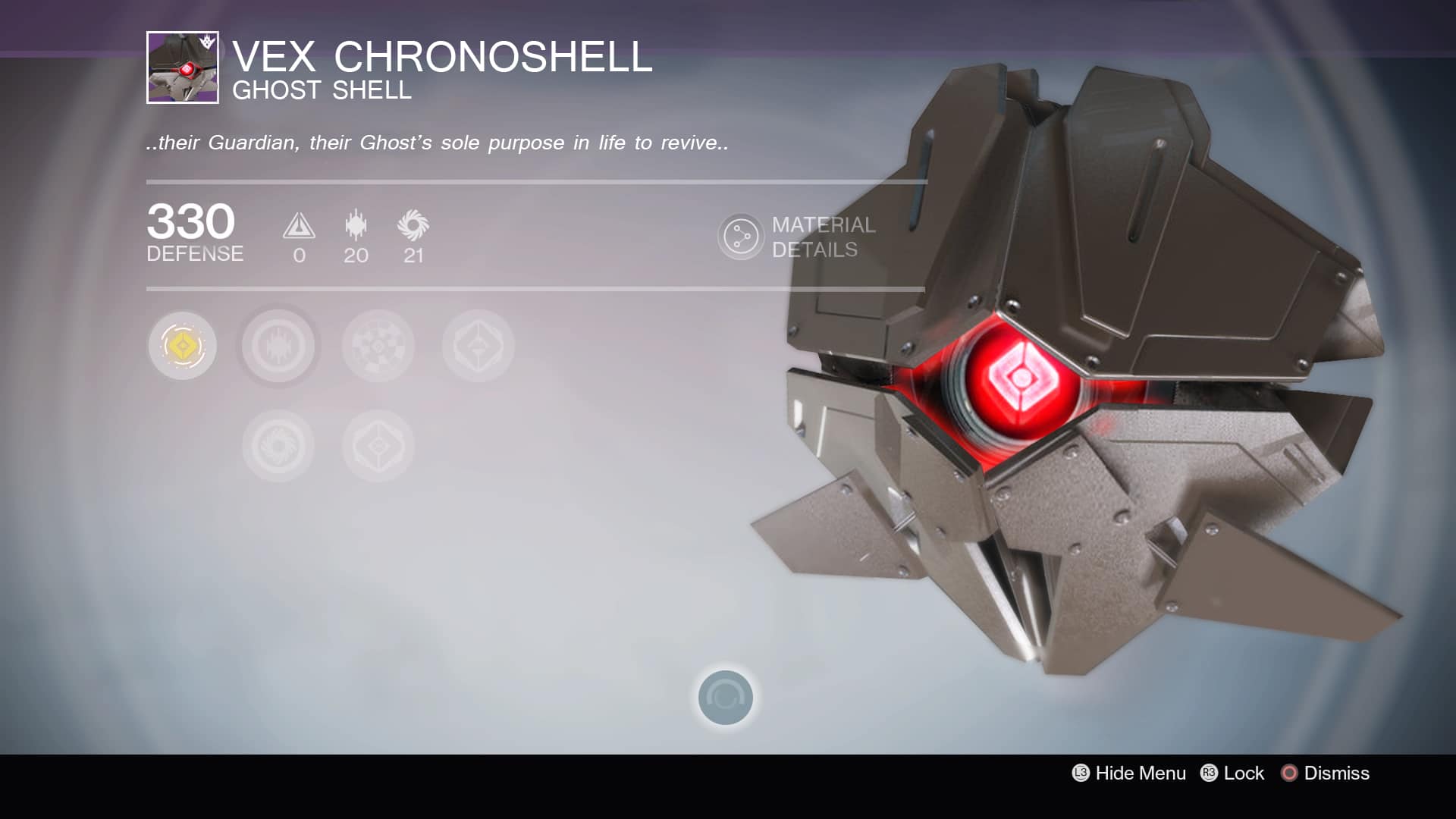Select the yellow diamond upgrade node

(x=182, y=346)
